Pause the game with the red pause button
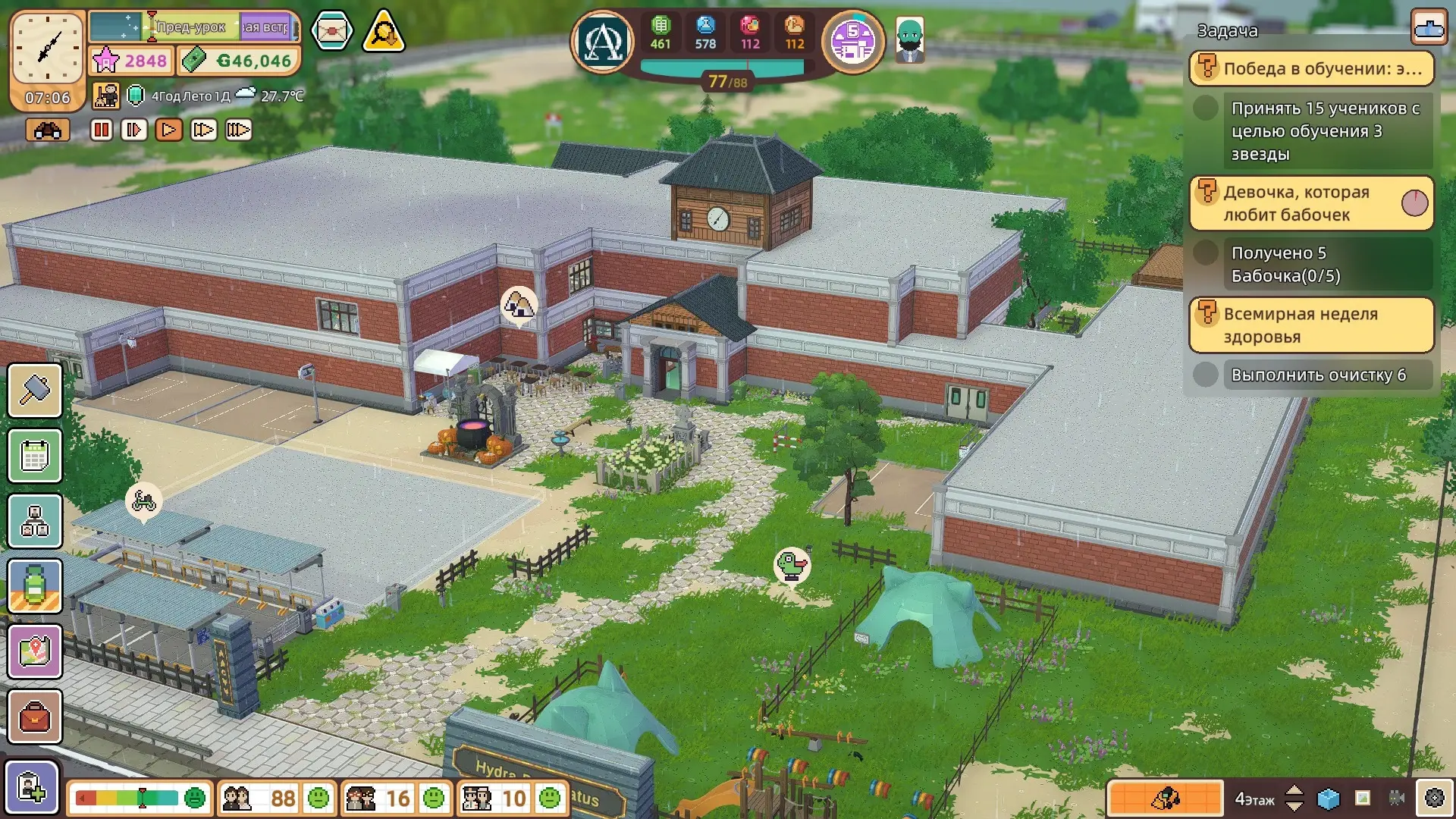The image size is (1456, 819). coord(101,130)
